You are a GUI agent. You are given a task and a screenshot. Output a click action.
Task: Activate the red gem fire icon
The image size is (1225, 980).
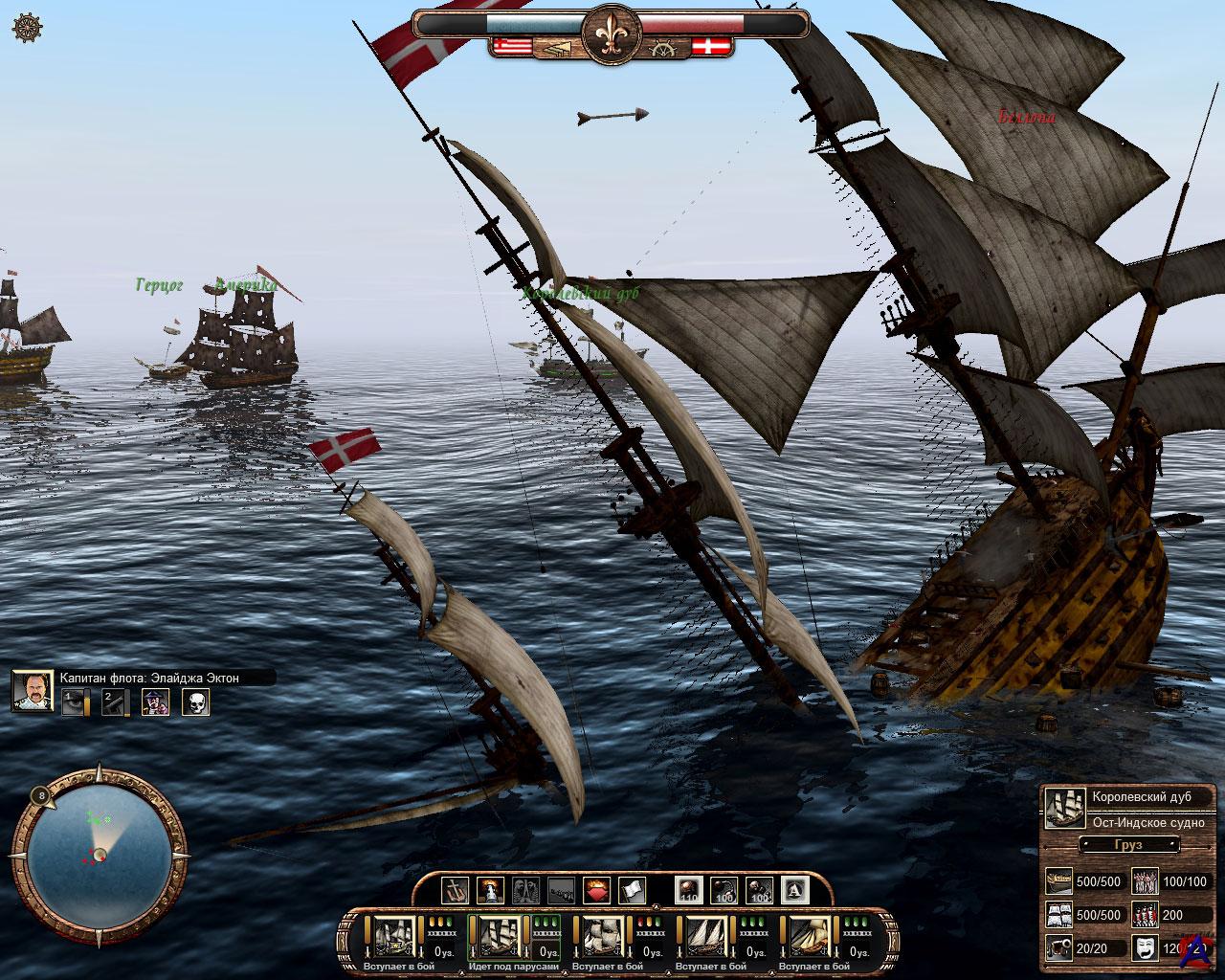[x=596, y=891]
